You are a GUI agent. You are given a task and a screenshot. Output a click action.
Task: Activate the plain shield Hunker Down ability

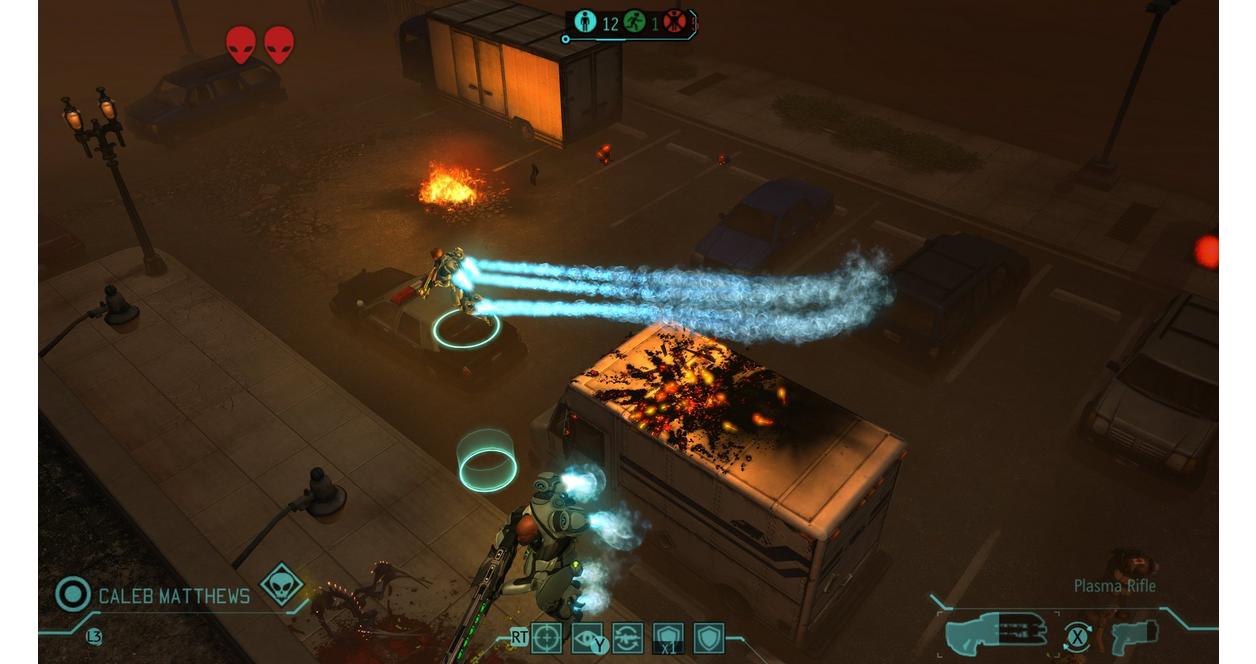(709, 637)
